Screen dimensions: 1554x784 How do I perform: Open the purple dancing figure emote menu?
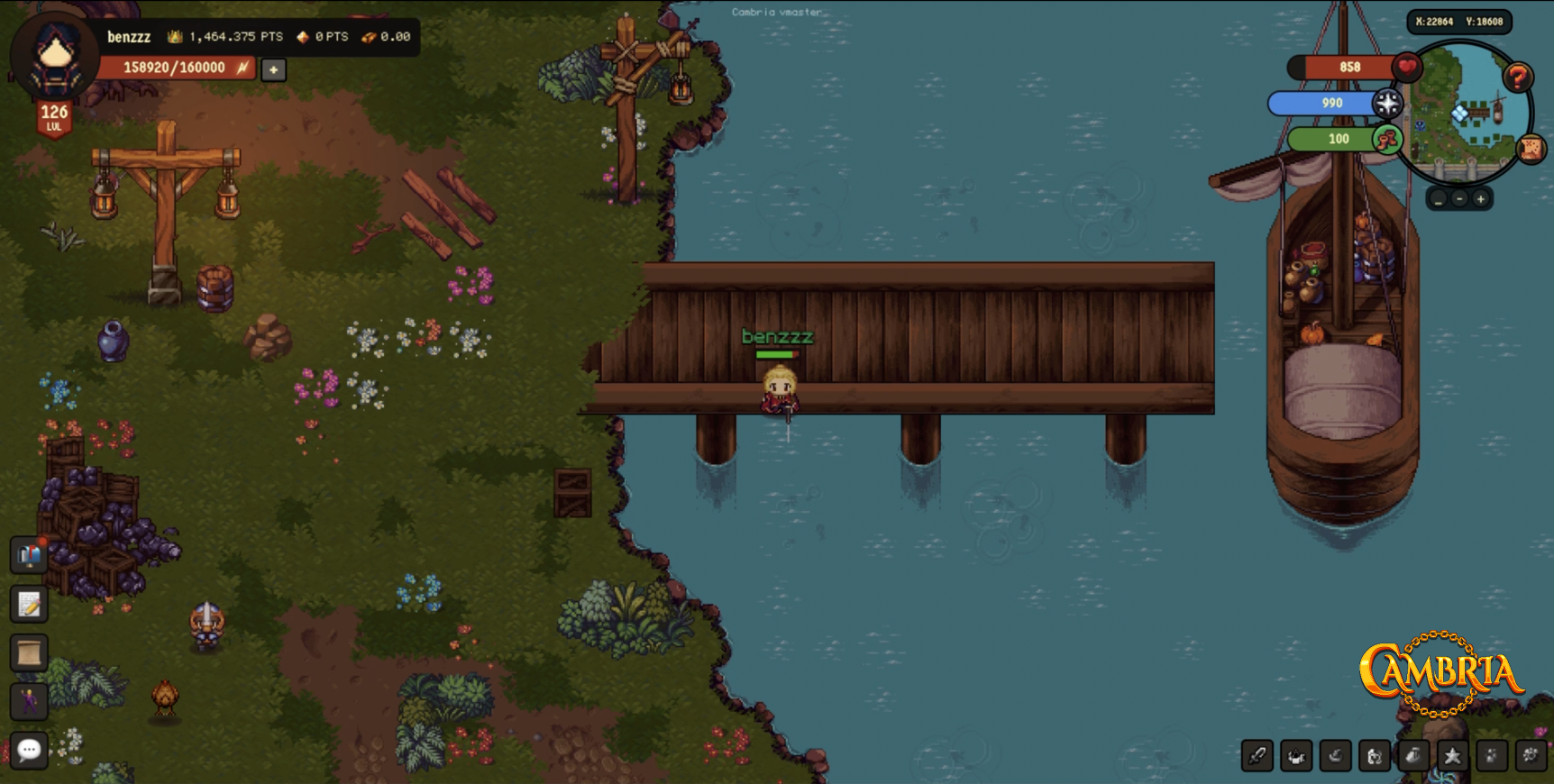pyautogui.click(x=29, y=700)
